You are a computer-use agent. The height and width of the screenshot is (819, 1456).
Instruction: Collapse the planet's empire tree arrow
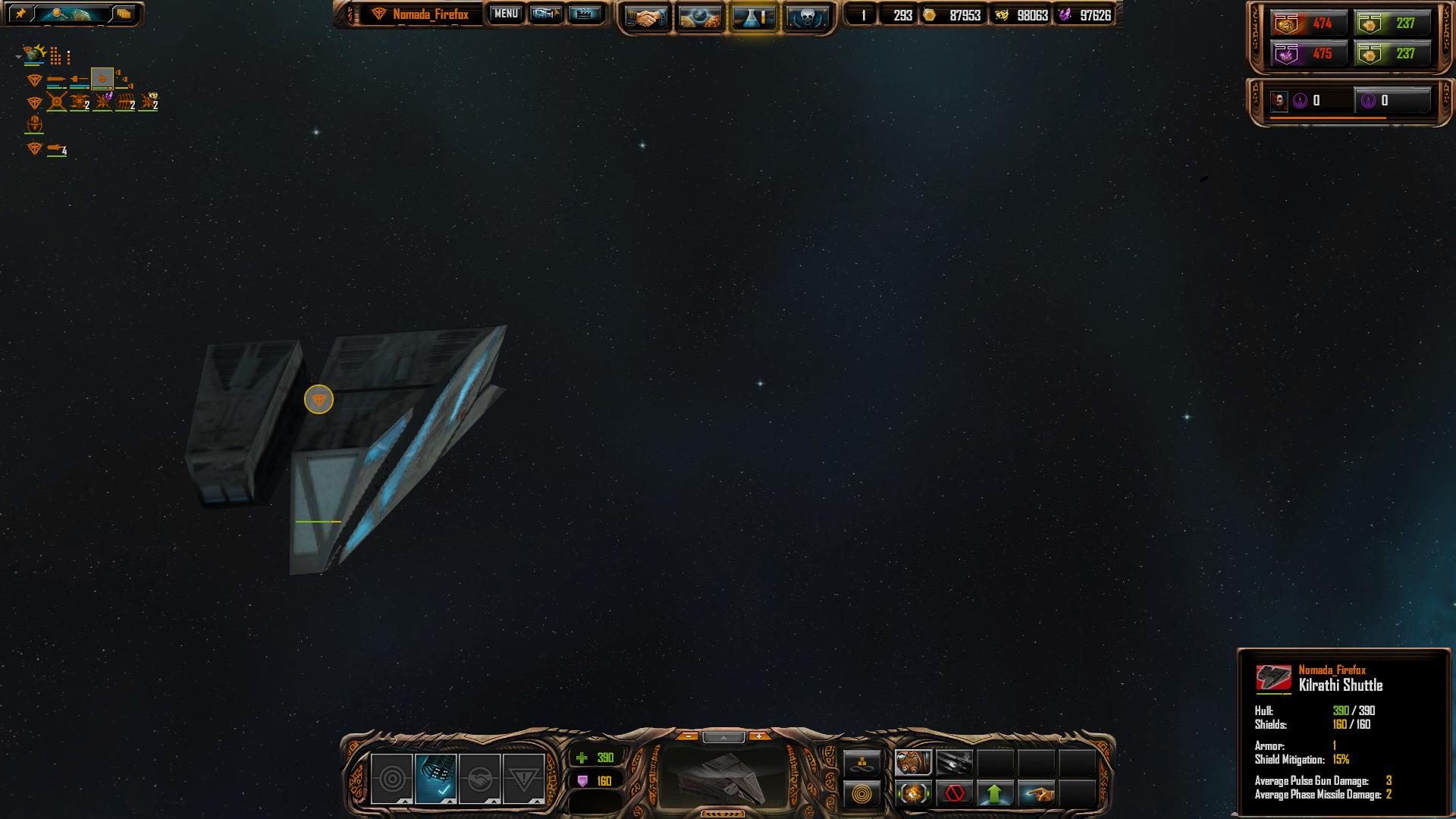coord(18,57)
